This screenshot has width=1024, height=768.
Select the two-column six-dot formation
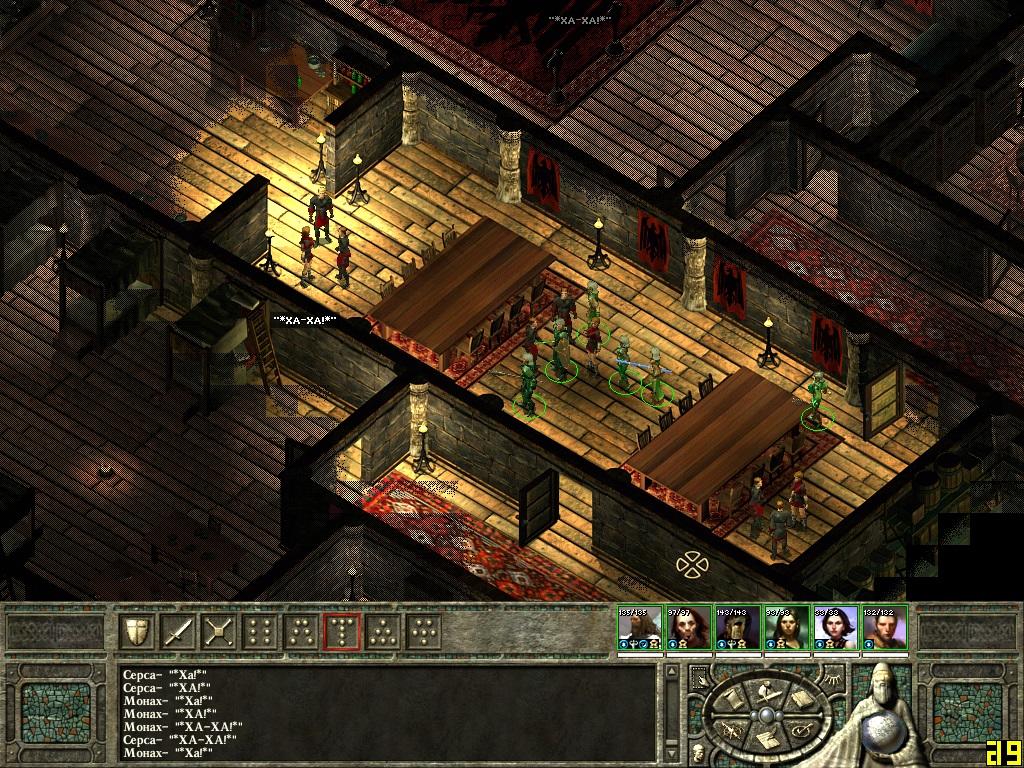(x=260, y=631)
